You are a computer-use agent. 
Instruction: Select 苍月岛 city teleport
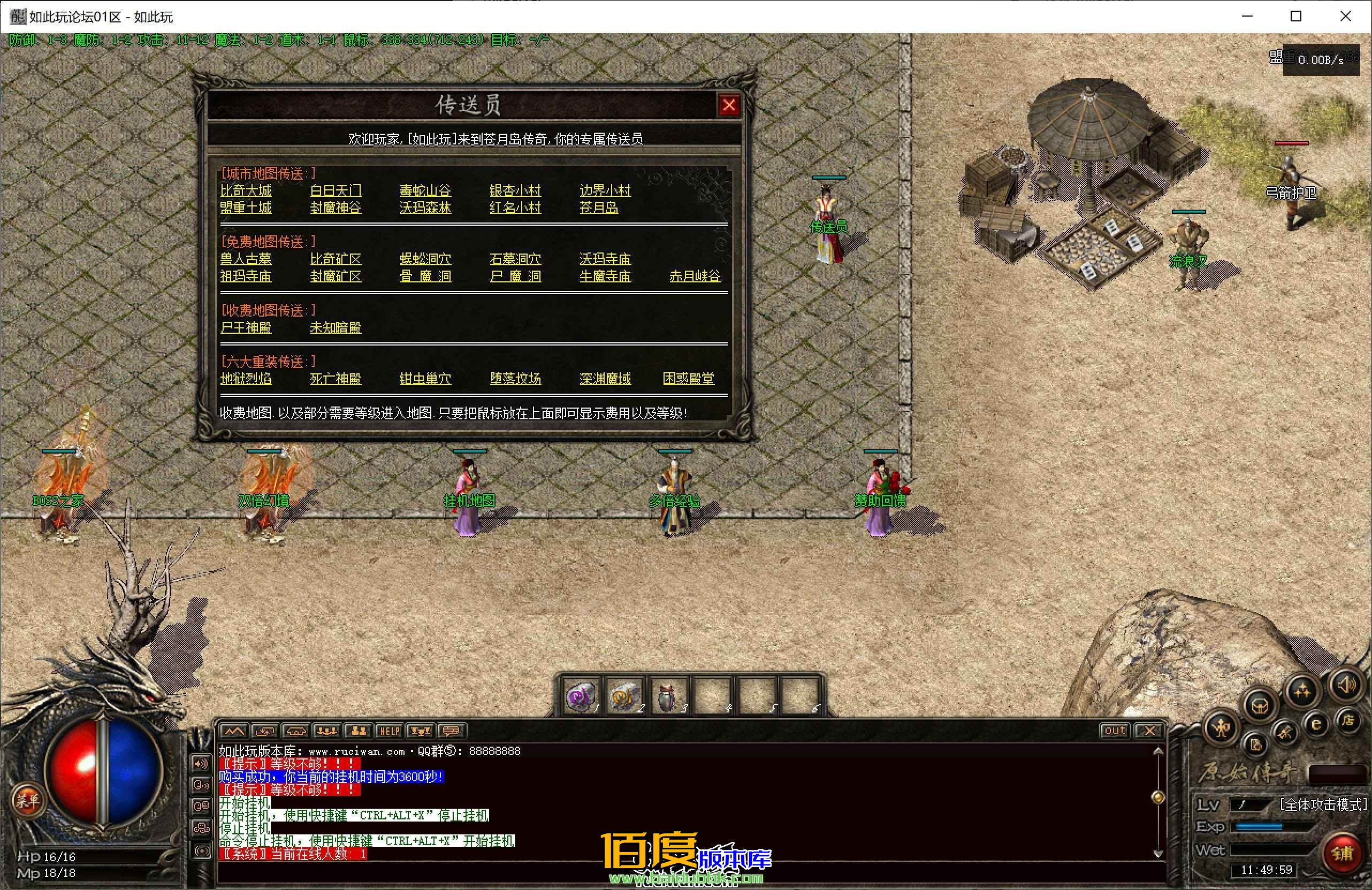599,208
